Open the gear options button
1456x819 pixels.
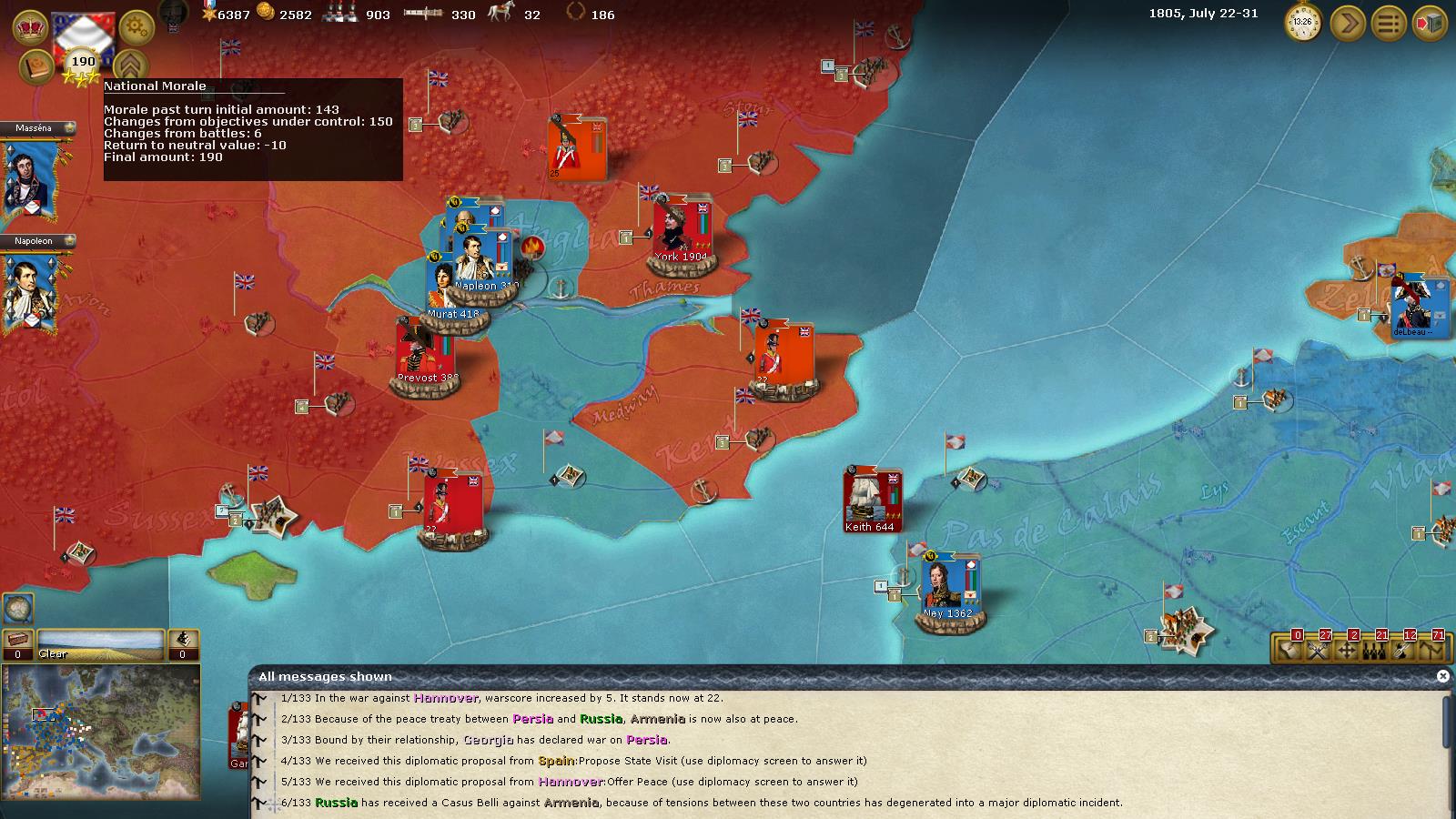tap(136, 27)
